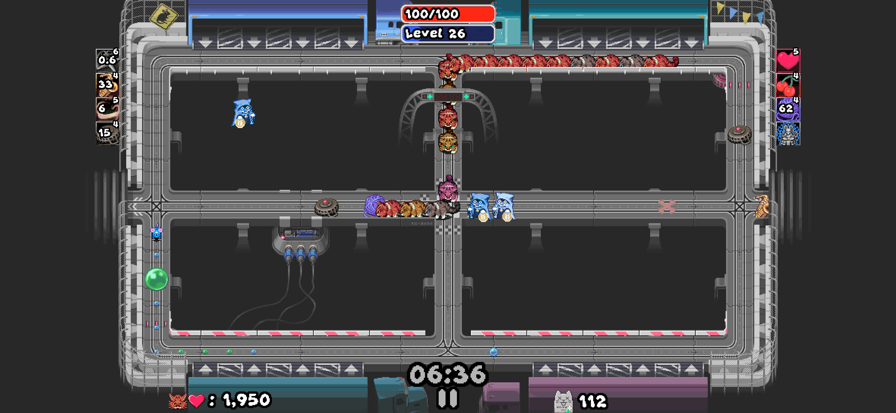The image size is (896, 413).
Task: Select the blue robot character icon
Action: pyautogui.click(x=788, y=133)
